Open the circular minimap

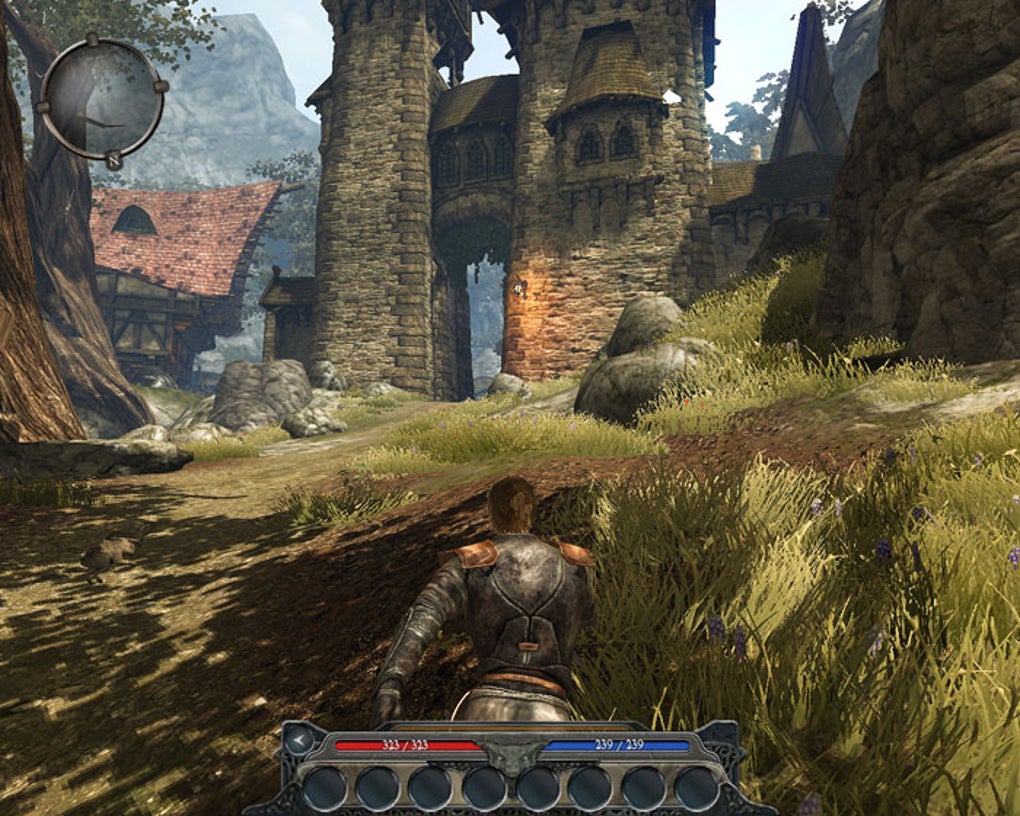click(102, 98)
